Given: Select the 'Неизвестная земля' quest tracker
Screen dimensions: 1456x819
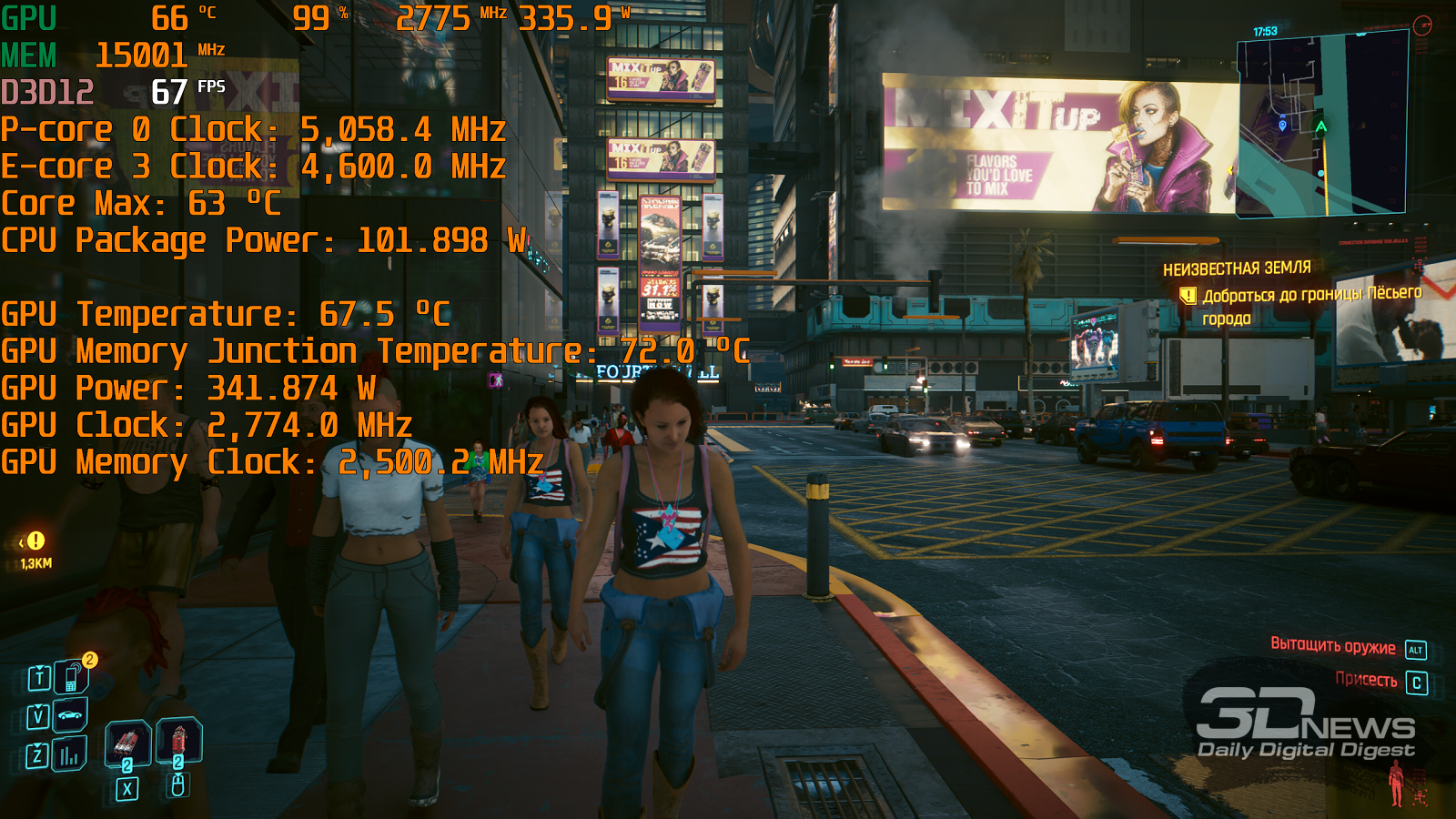Looking at the screenshot, I should pos(1237,268).
